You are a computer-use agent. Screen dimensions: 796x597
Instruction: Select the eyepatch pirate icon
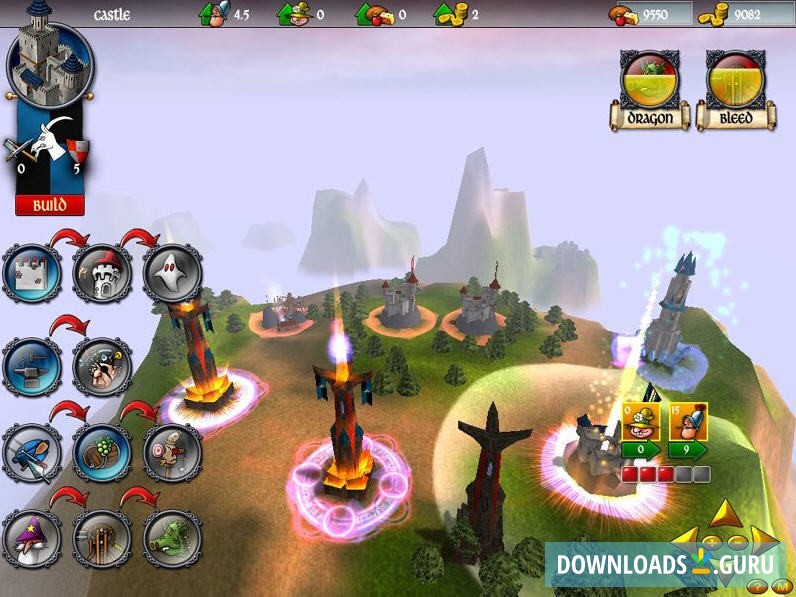[x=103, y=367]
